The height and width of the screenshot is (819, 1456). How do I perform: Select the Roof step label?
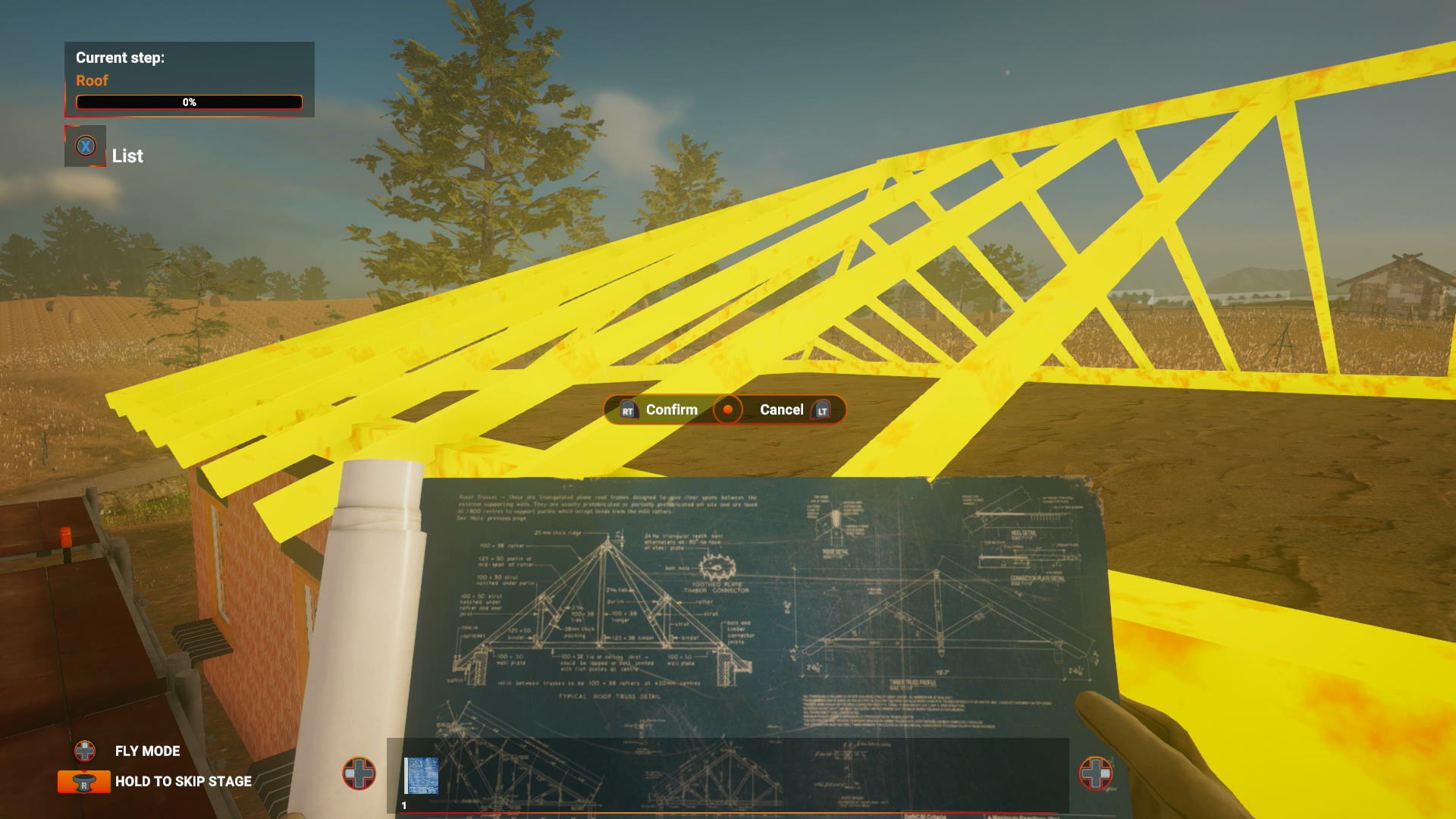91,80
